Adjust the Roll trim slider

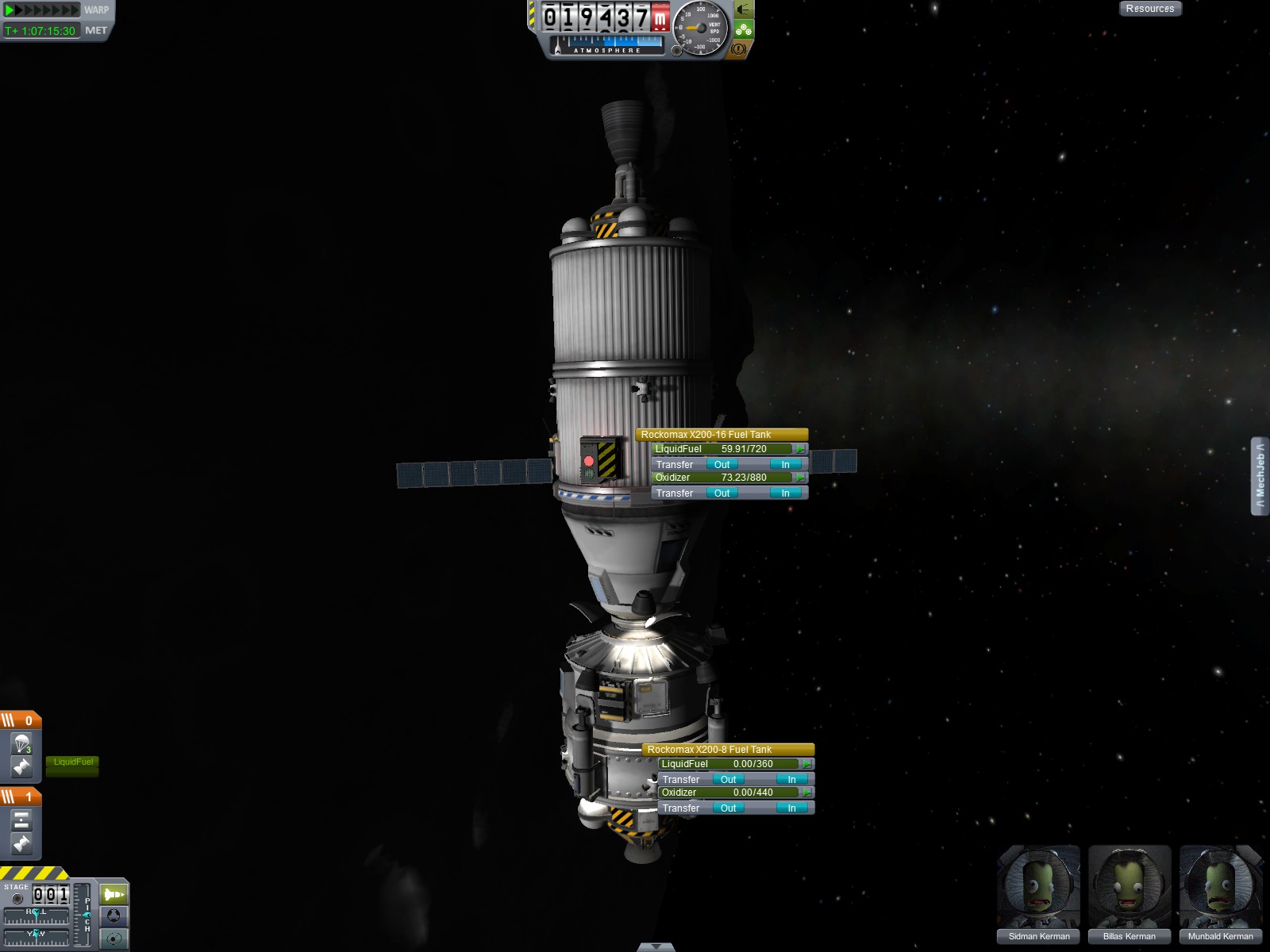37,915
